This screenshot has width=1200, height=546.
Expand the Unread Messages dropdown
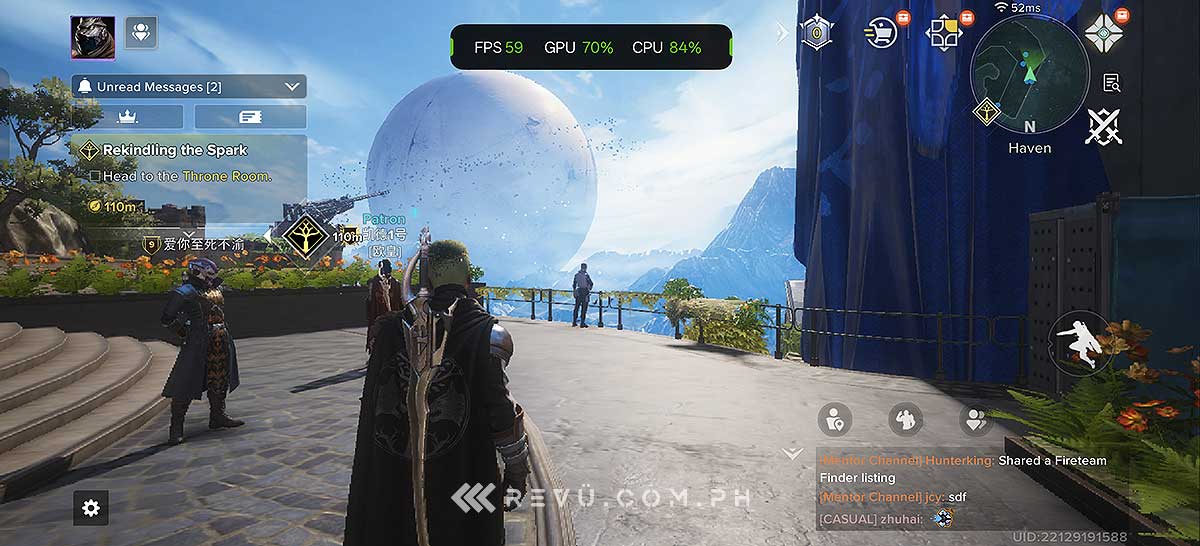(292, 87)
